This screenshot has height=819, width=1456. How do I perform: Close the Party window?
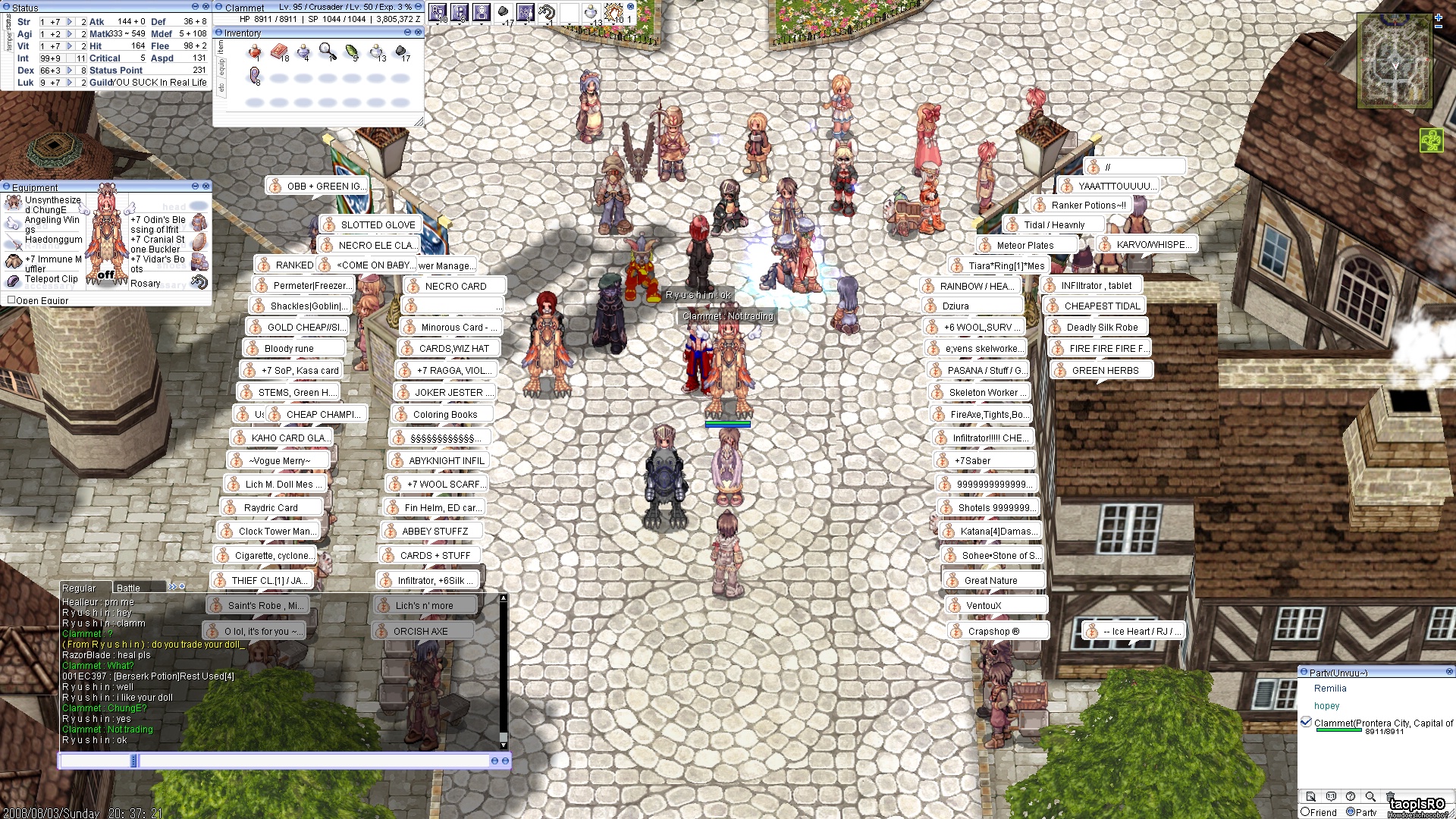coord(1449,672)
